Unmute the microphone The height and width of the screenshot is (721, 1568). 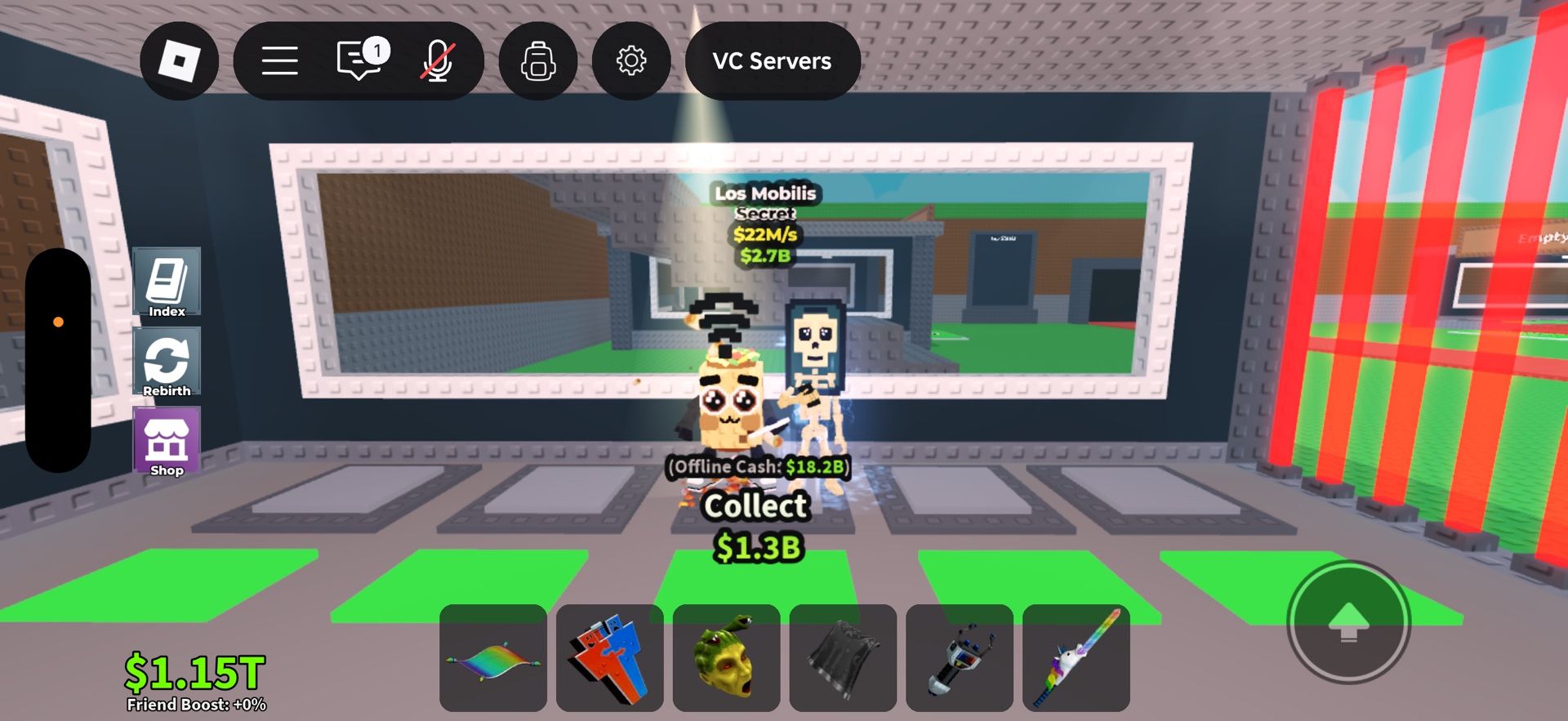(x=439, y=61)
